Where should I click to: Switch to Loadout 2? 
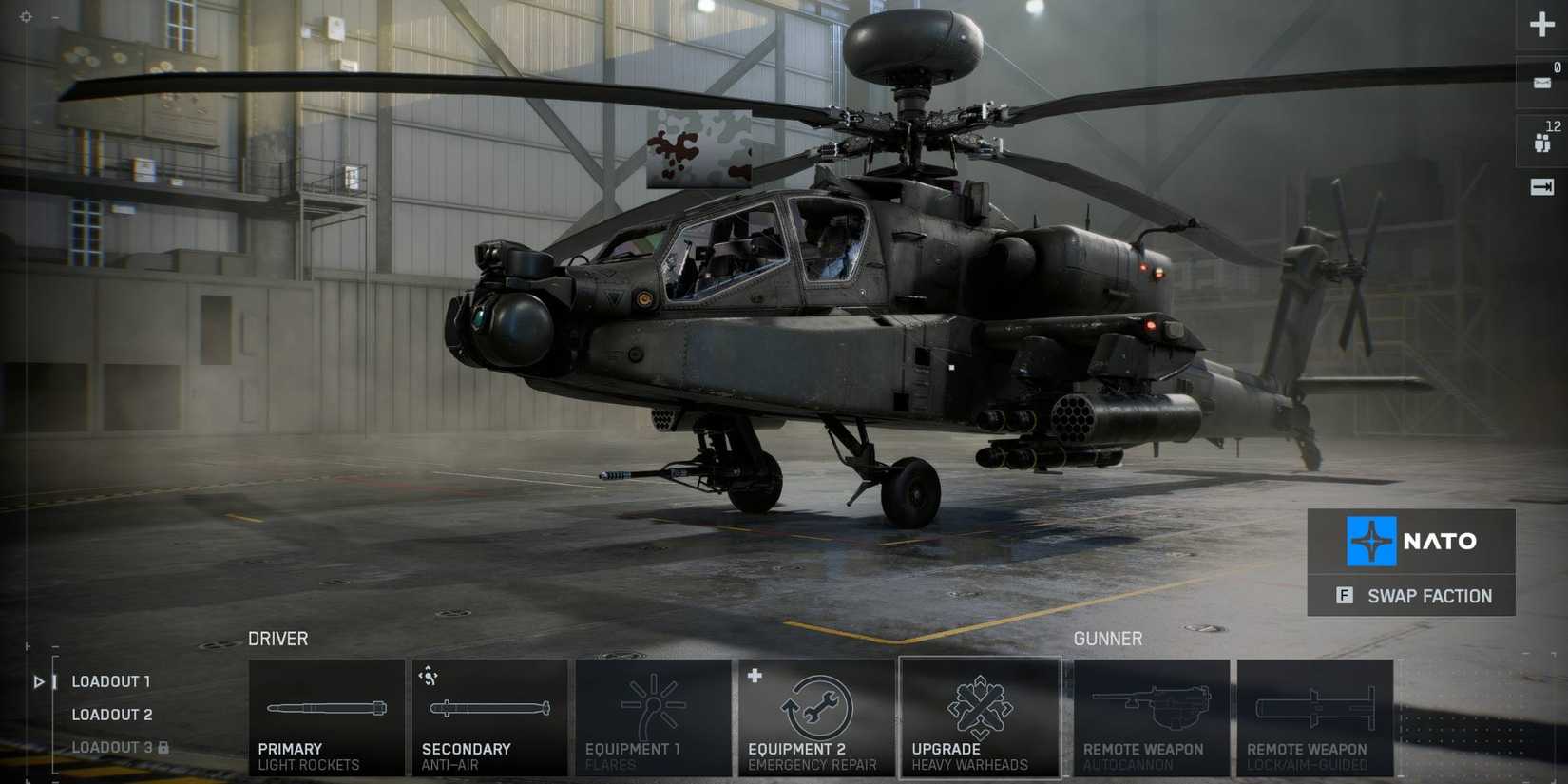(111, 714)
